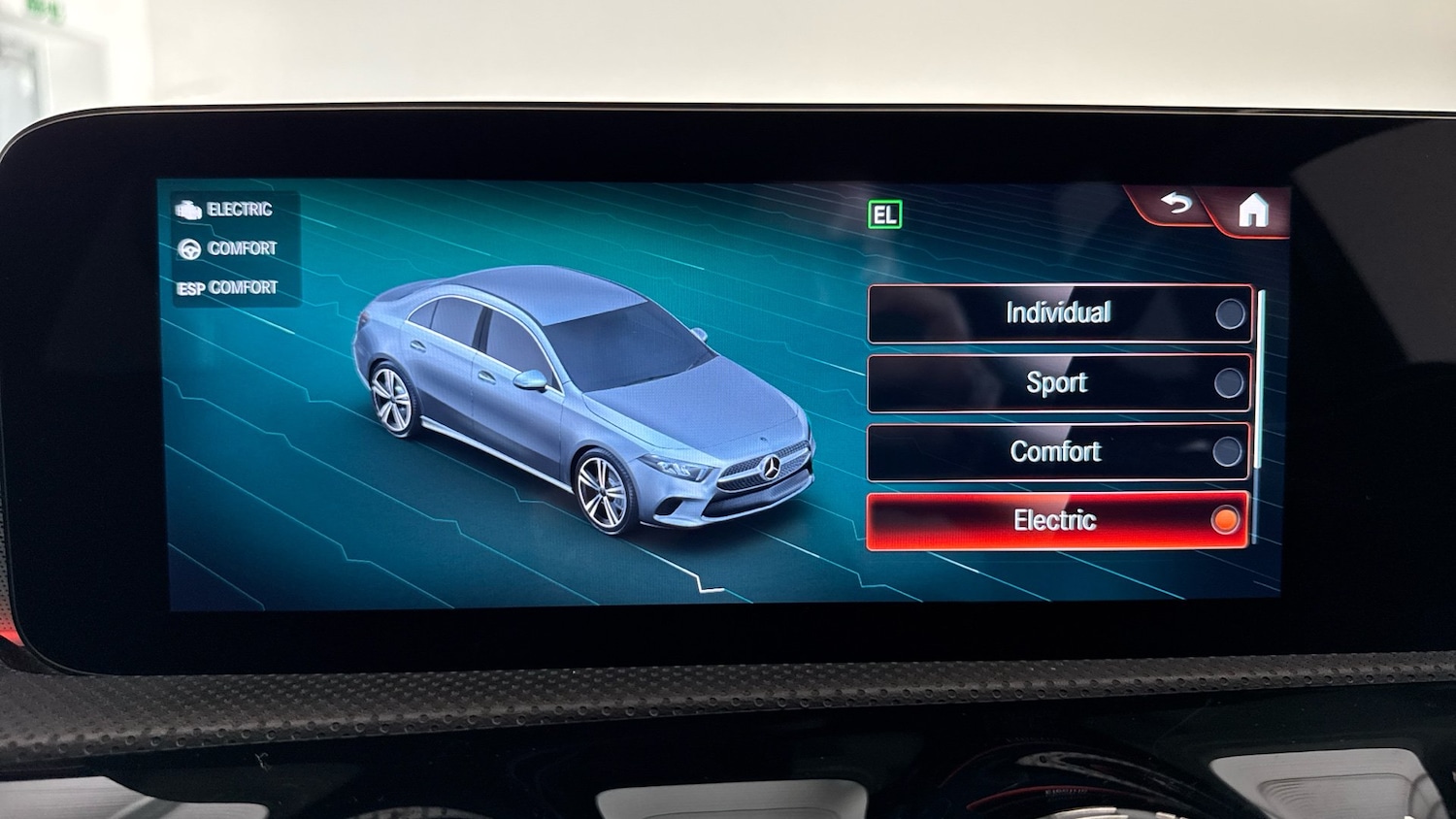Click the back arrow icon
This screenshot has height=819, width=1456.
click(1175, 205)
